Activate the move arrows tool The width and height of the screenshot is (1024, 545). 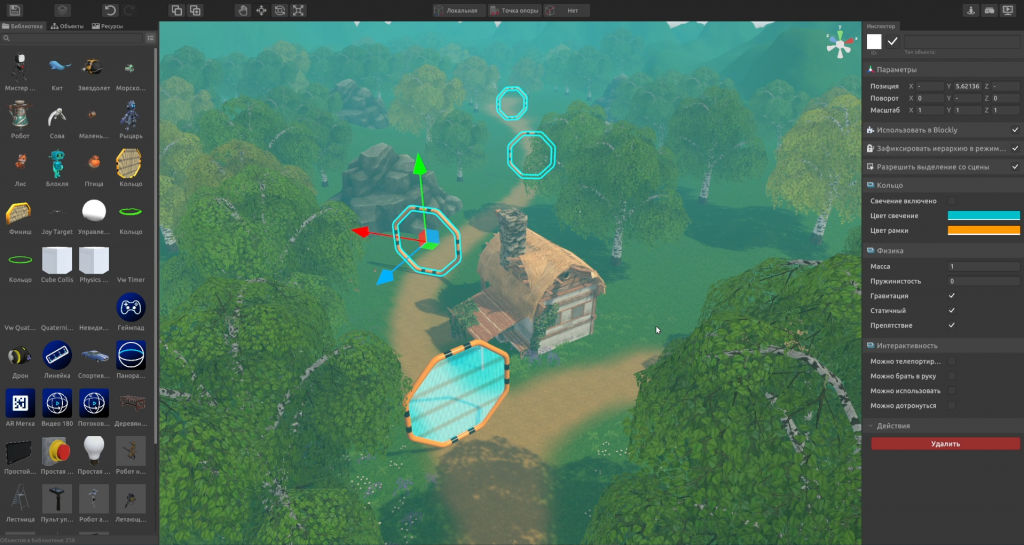click(261, 10)
